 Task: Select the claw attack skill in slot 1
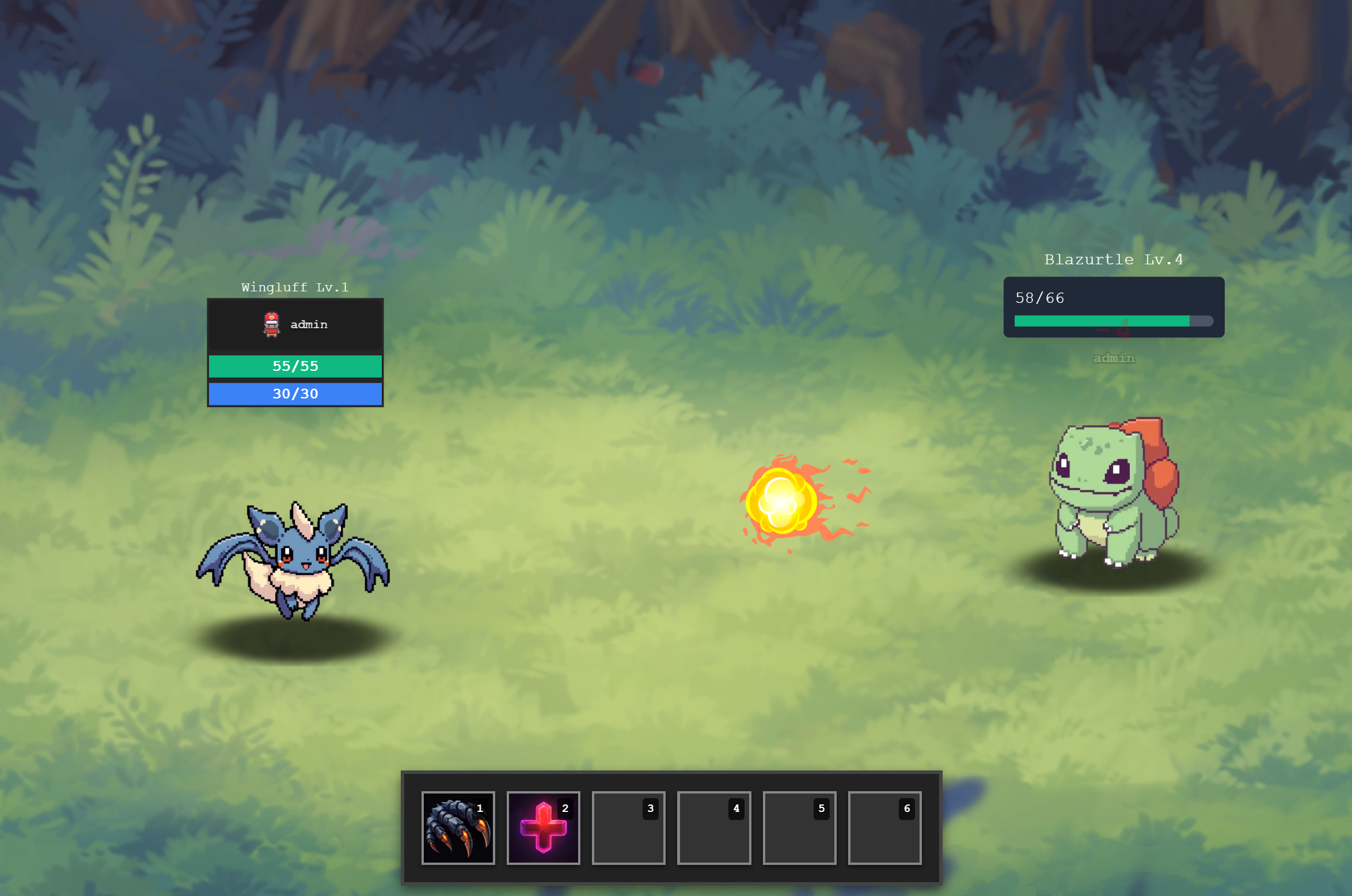point(458,827)
